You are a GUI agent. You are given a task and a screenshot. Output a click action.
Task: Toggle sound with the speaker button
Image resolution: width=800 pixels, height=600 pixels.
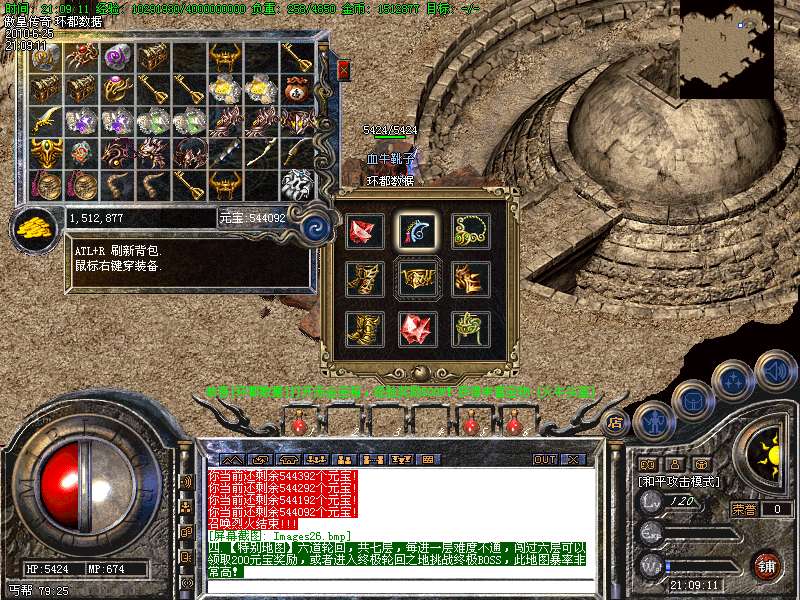(x=773, y=372)
